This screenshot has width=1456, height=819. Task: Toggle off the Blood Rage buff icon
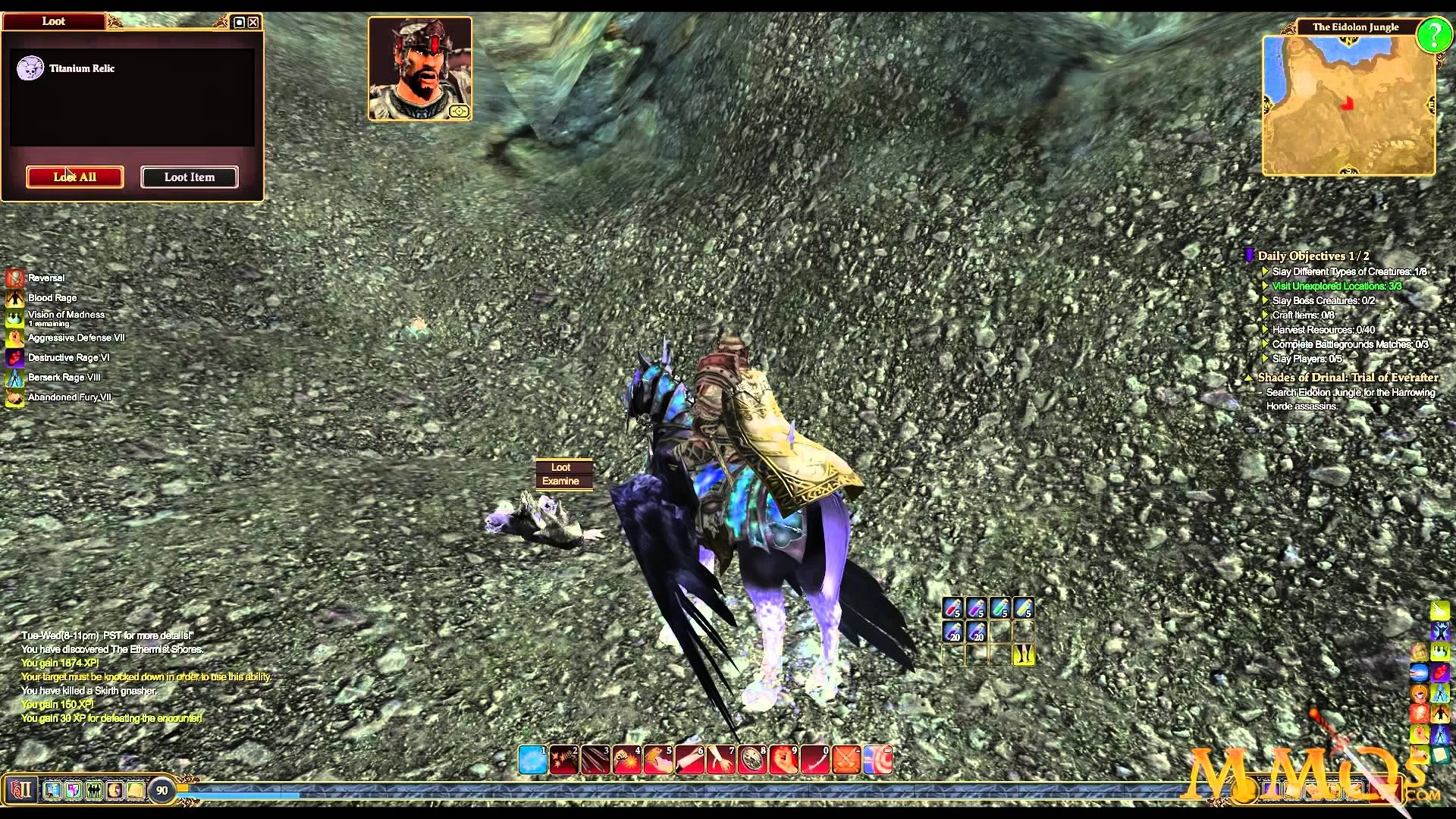click(x=14, y=297)
